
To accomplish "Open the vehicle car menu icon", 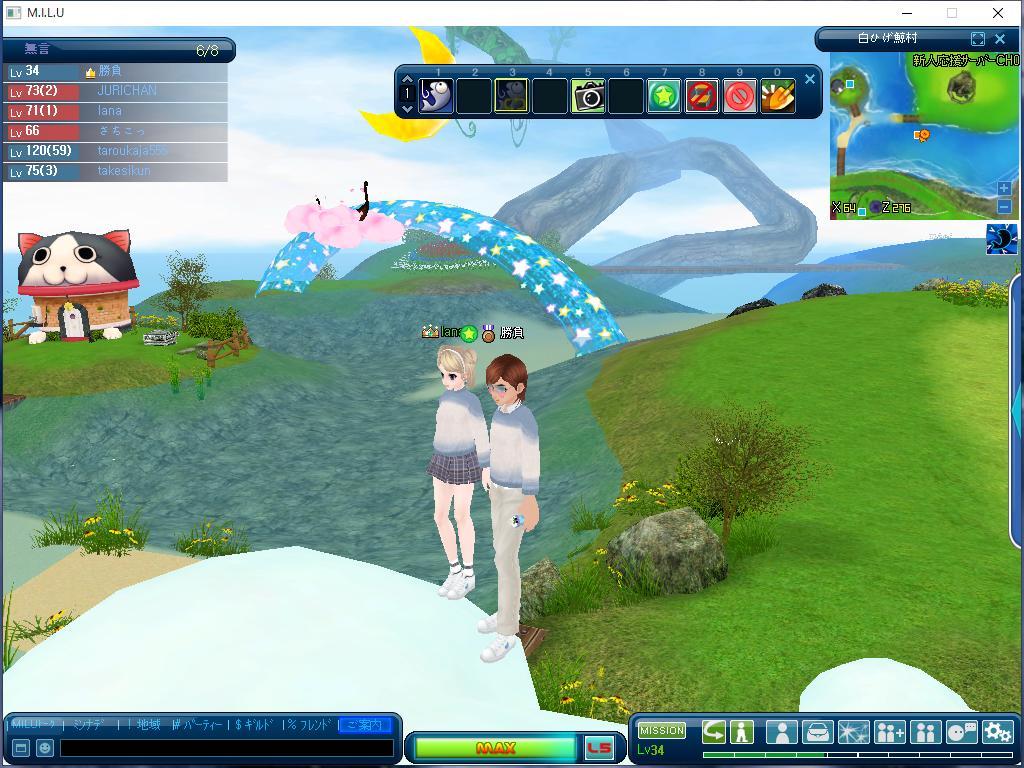I will [817, 732].
